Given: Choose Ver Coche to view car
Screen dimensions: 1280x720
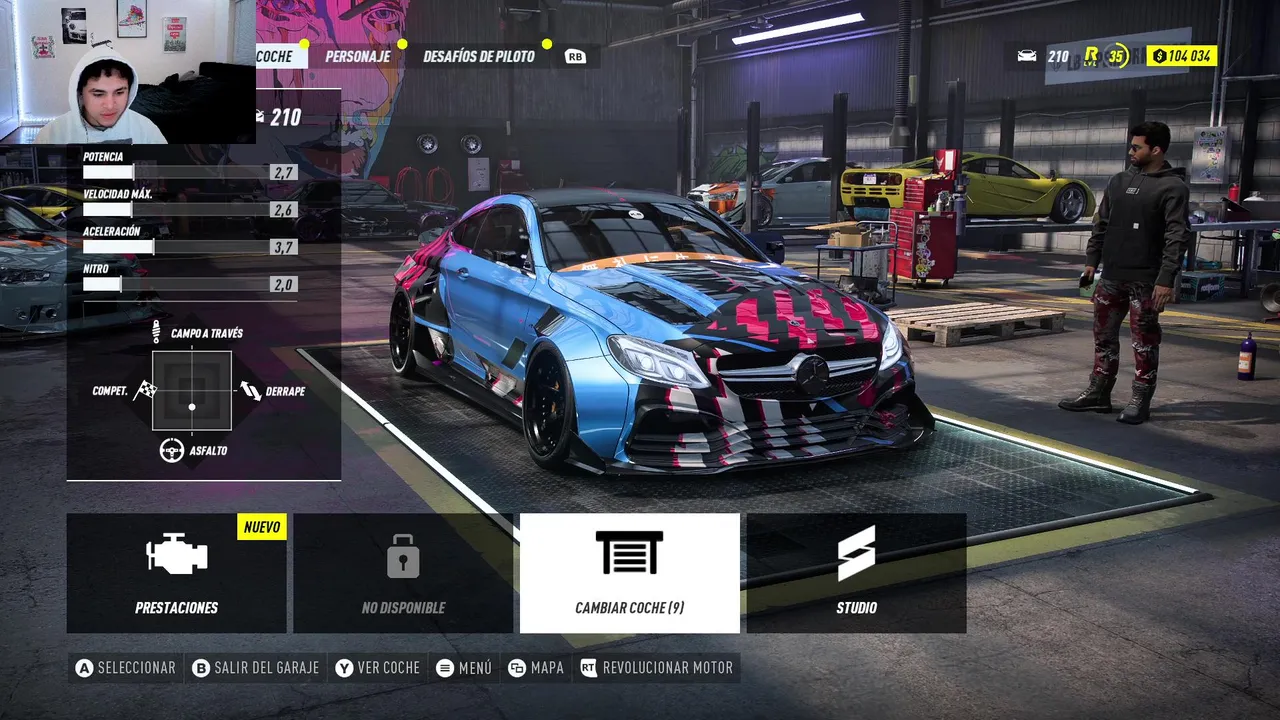Looking at the screenshot, I should [x=378, y=668].
